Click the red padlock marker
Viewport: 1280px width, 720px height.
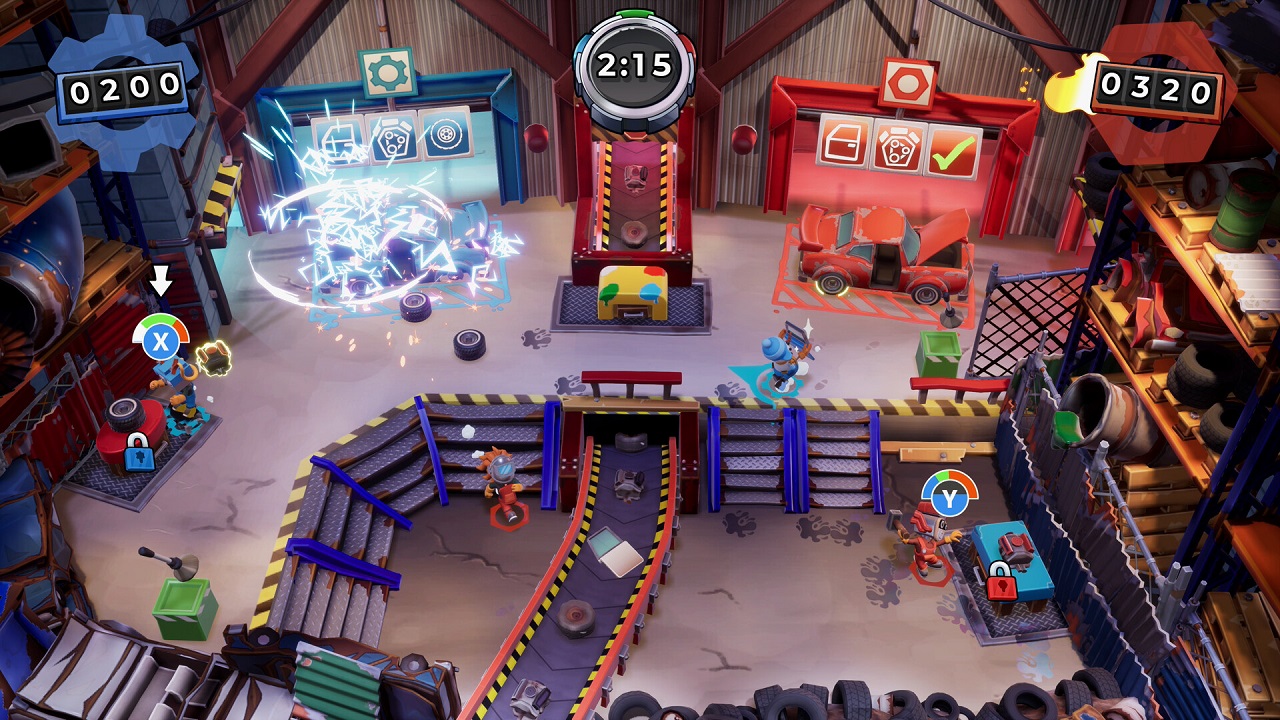1000,580
